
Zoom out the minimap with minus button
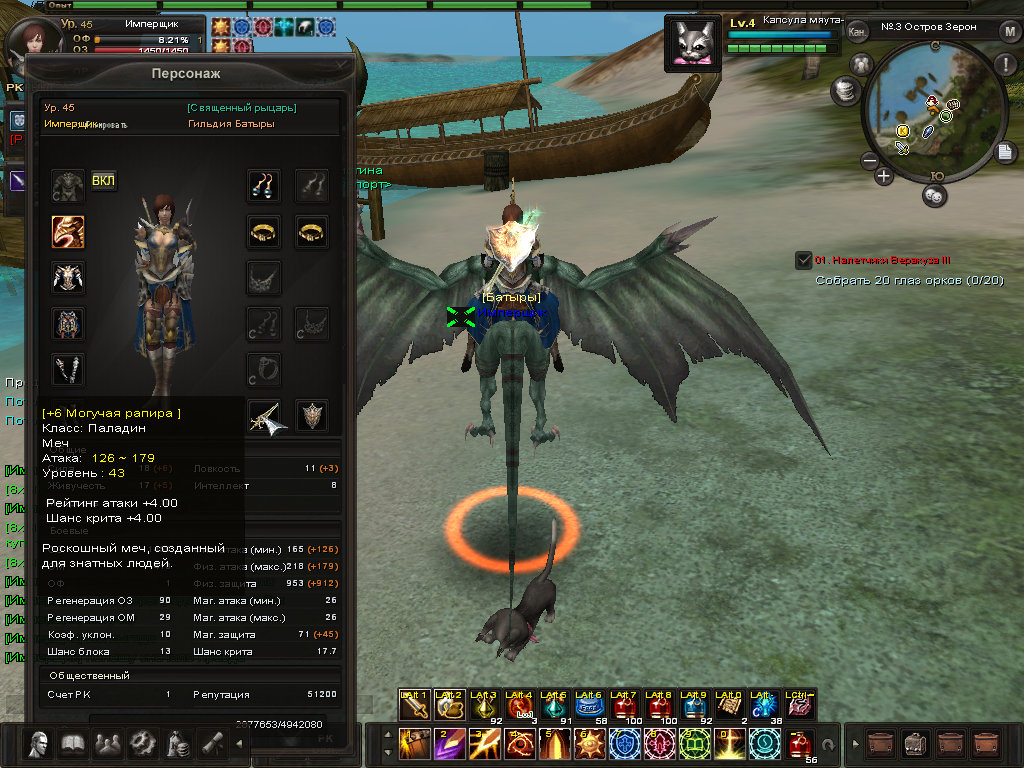pyautogui.click(x=869, y=160)
